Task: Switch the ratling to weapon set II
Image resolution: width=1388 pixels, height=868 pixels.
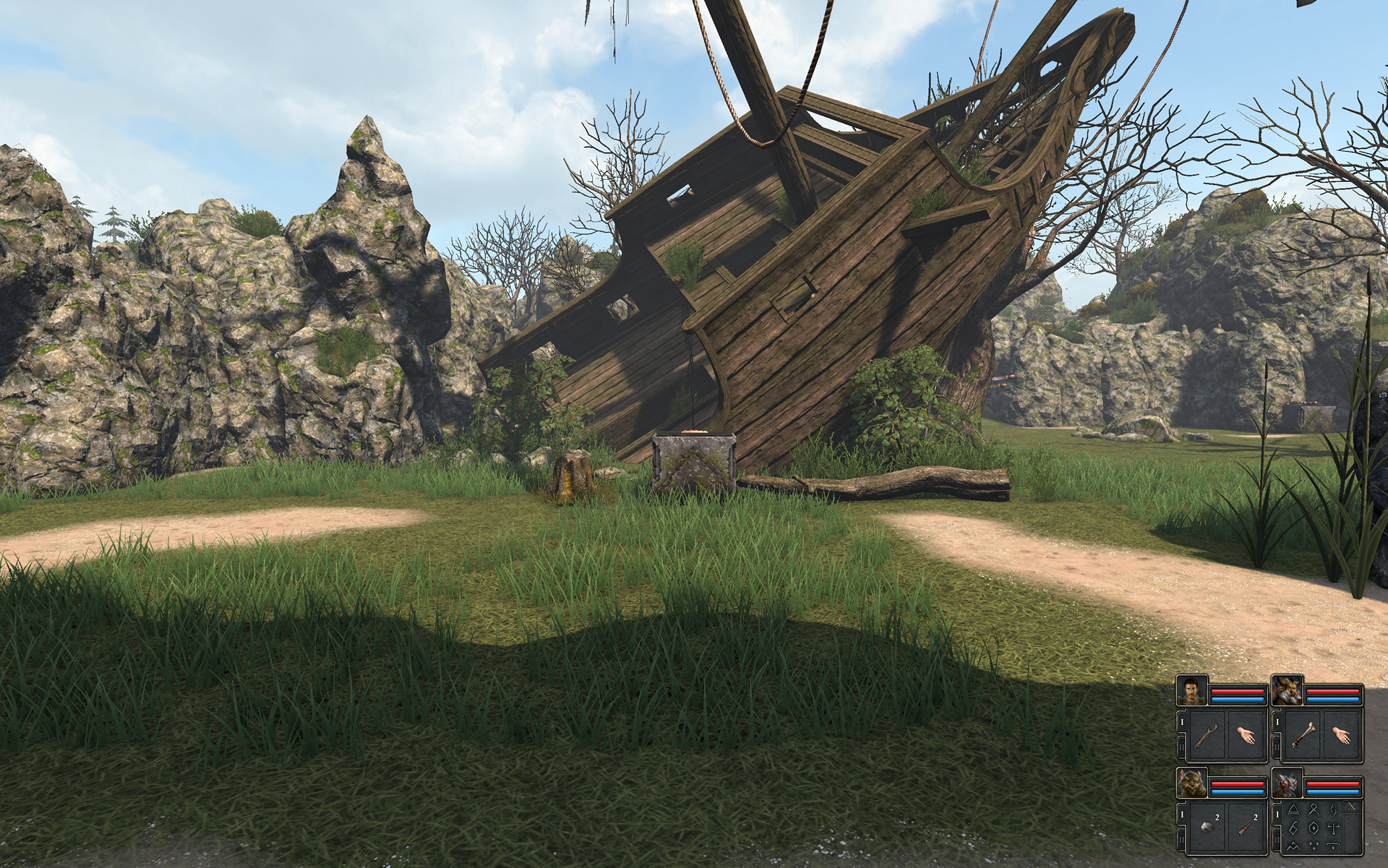Action: [x=1182, y=839]
